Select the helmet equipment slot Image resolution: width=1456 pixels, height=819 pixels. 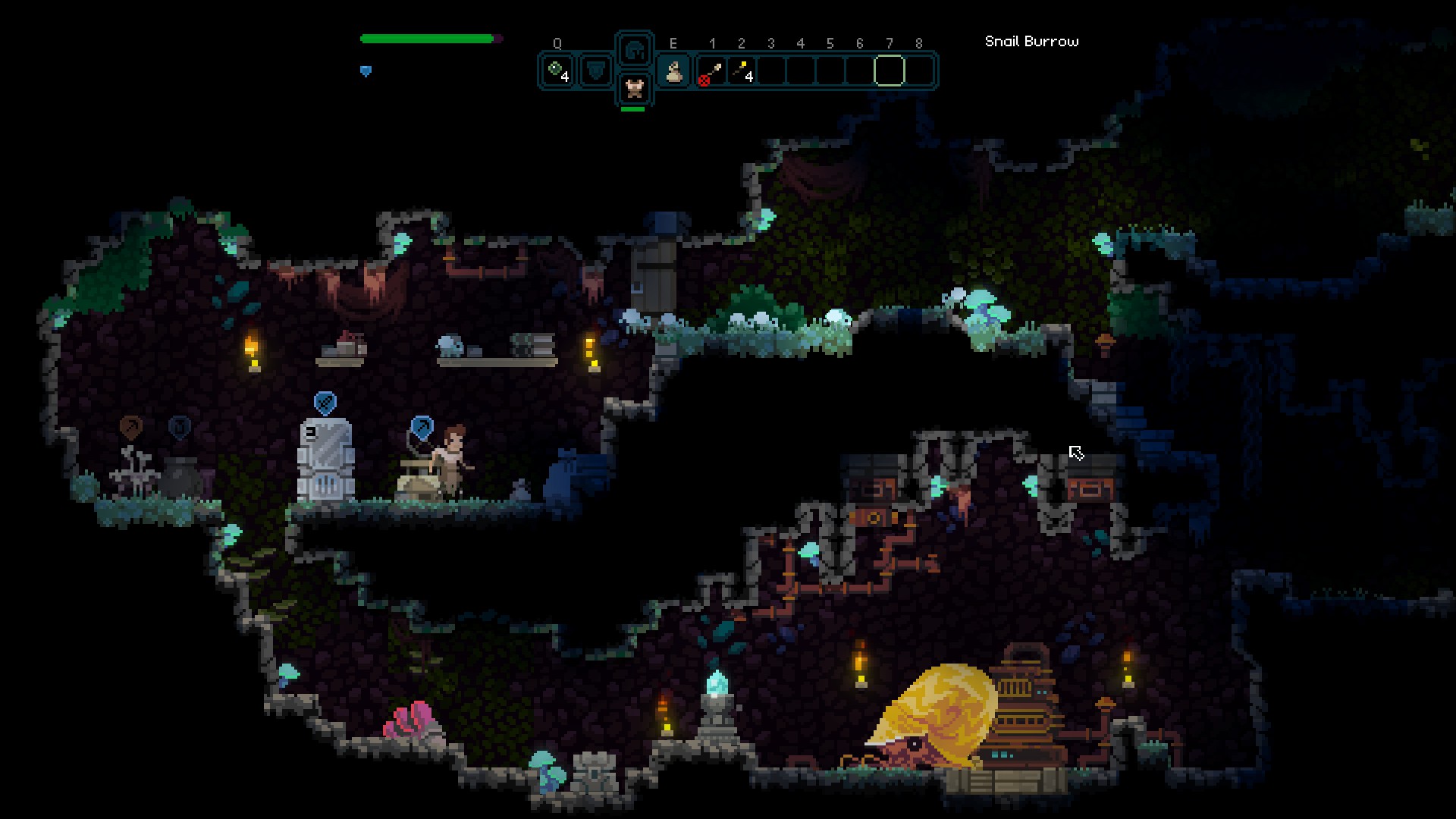pos(635,51)
